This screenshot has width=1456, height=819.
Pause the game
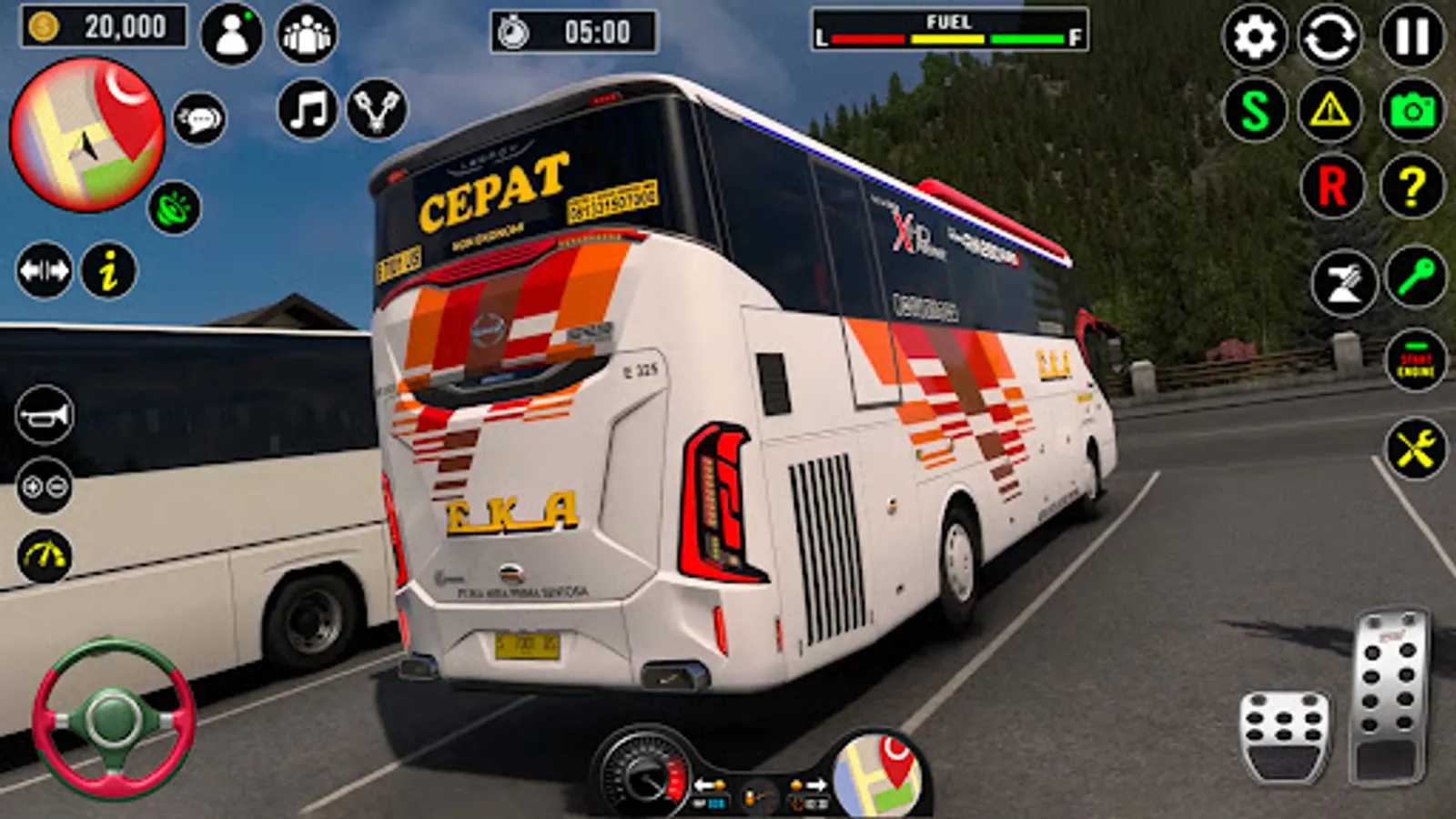(x=1411, y=36)
